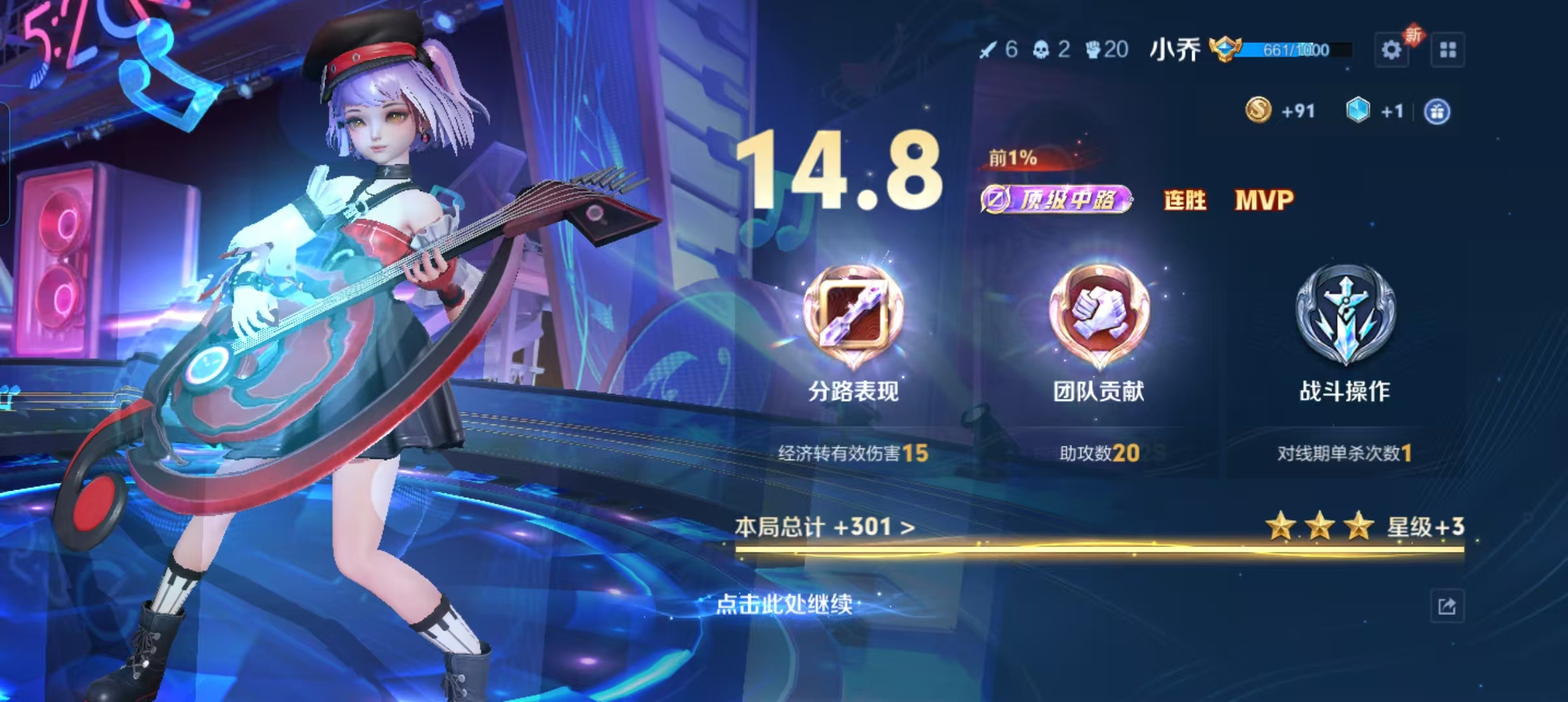Open the gear settings icon

tap(1391, 50)
